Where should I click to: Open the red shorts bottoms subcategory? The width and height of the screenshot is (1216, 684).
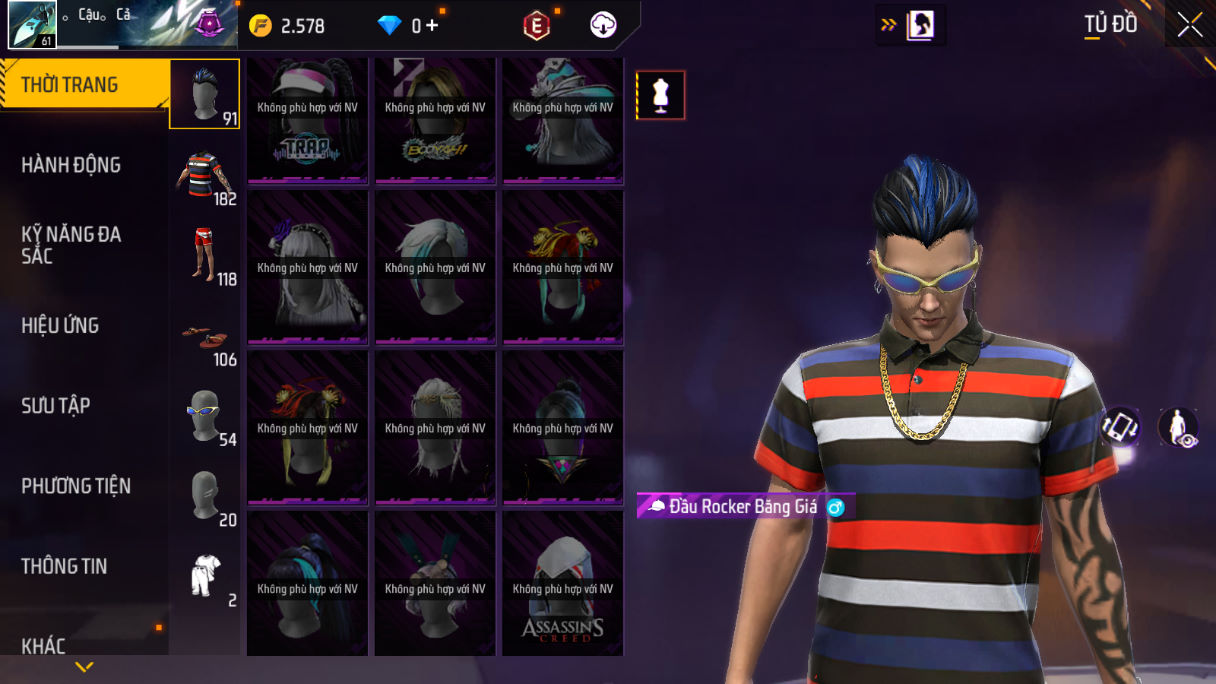point(205,255)
